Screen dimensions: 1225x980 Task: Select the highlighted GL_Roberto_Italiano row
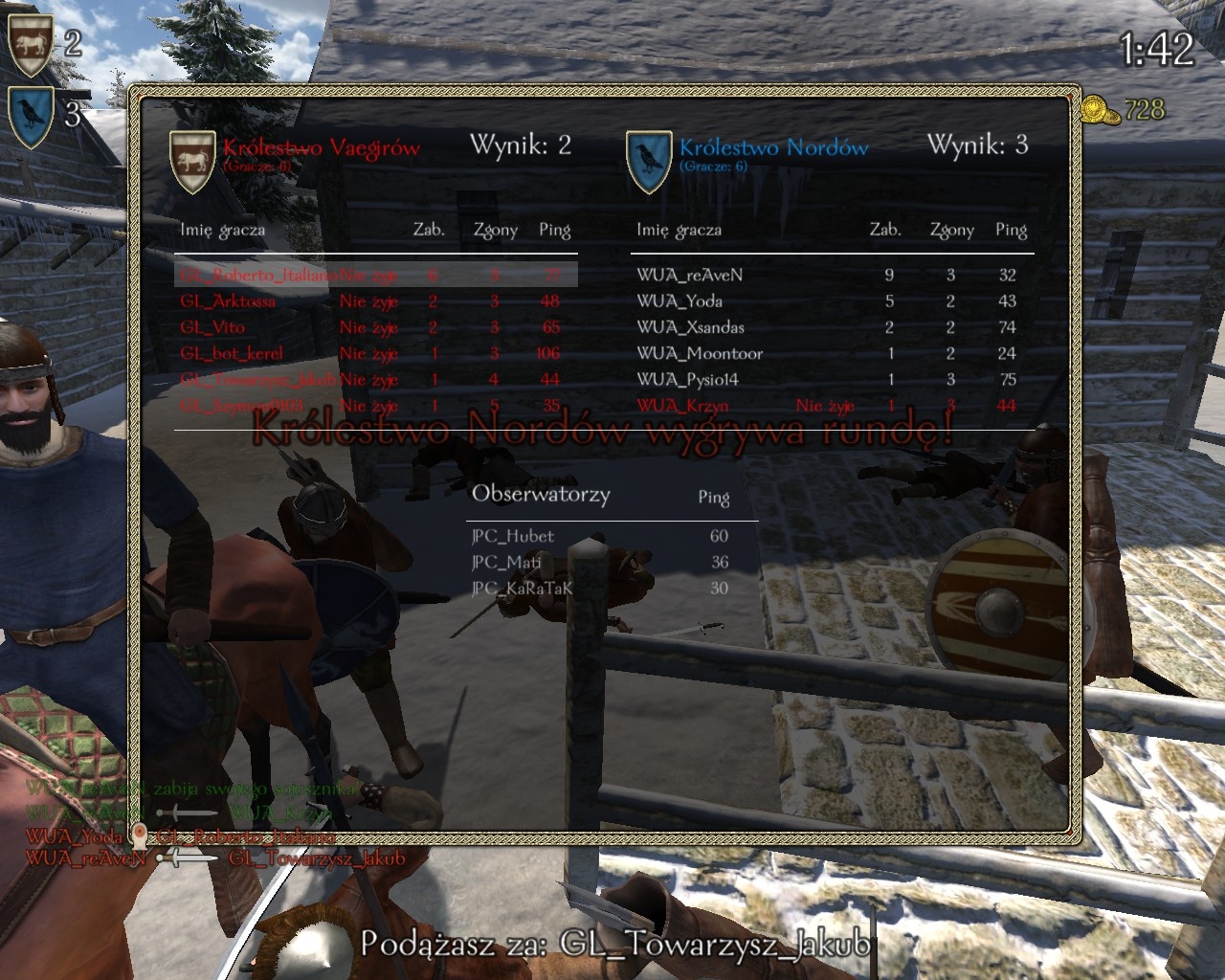point(258,275)
